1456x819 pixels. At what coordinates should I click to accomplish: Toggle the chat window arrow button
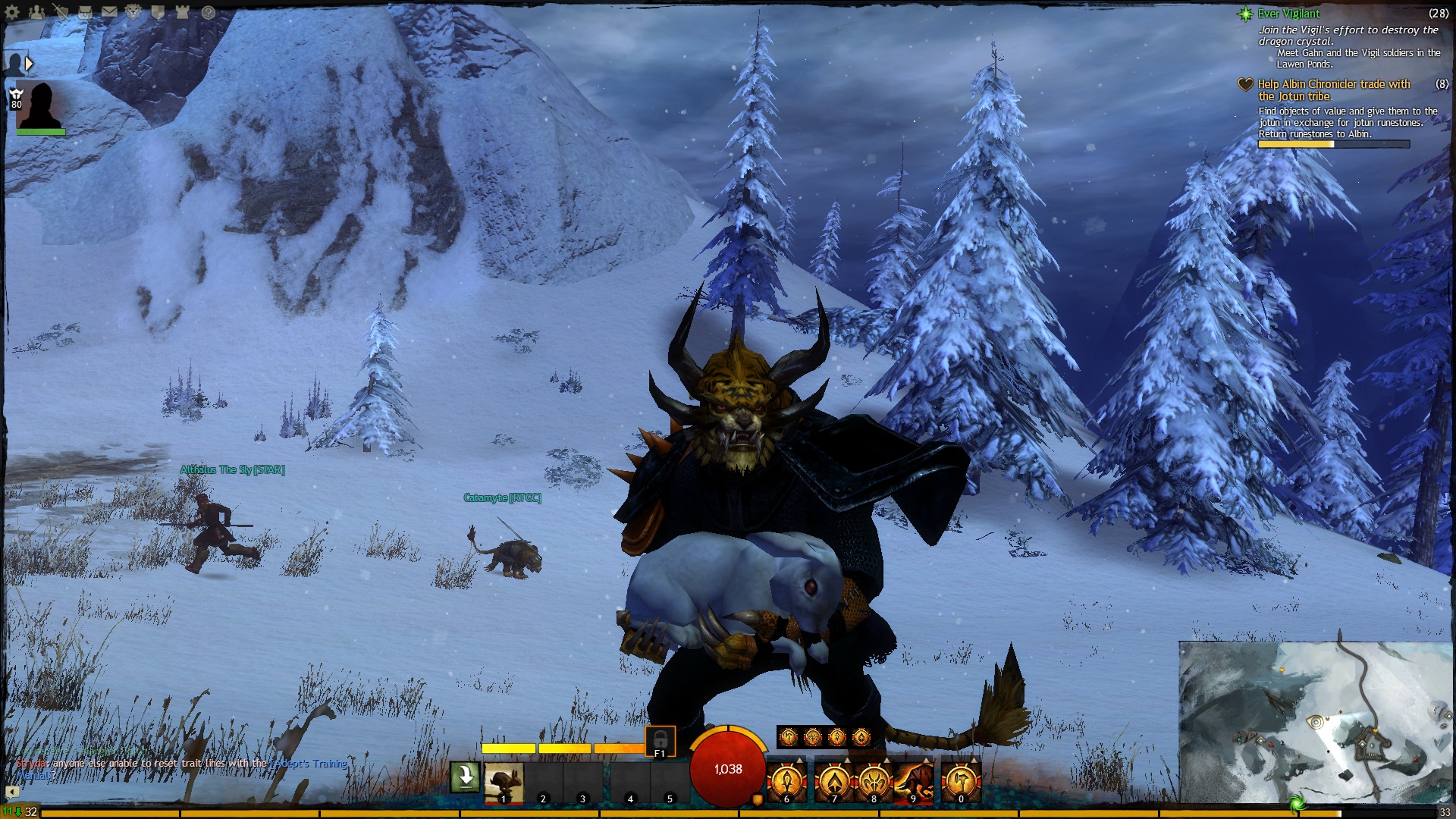[12, 792]
